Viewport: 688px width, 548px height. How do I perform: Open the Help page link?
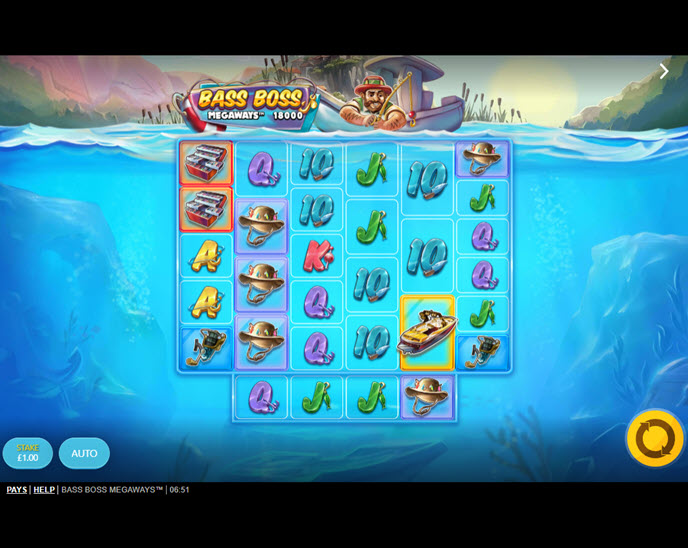pyautogui.click(x=44, y=490)
